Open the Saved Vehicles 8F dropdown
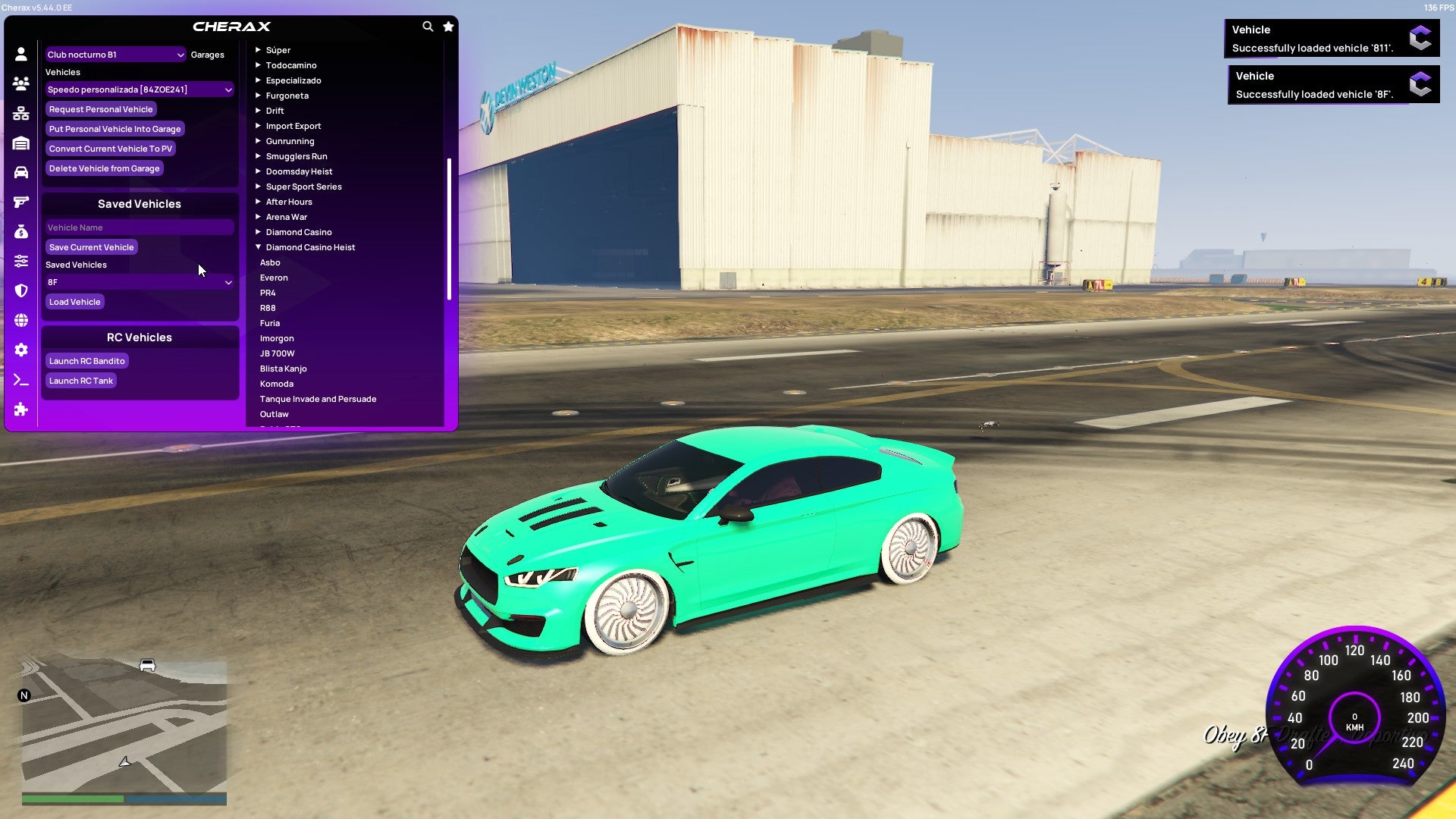The height and width of the screenshot is (819, 1456). click(x=140, y=281)
